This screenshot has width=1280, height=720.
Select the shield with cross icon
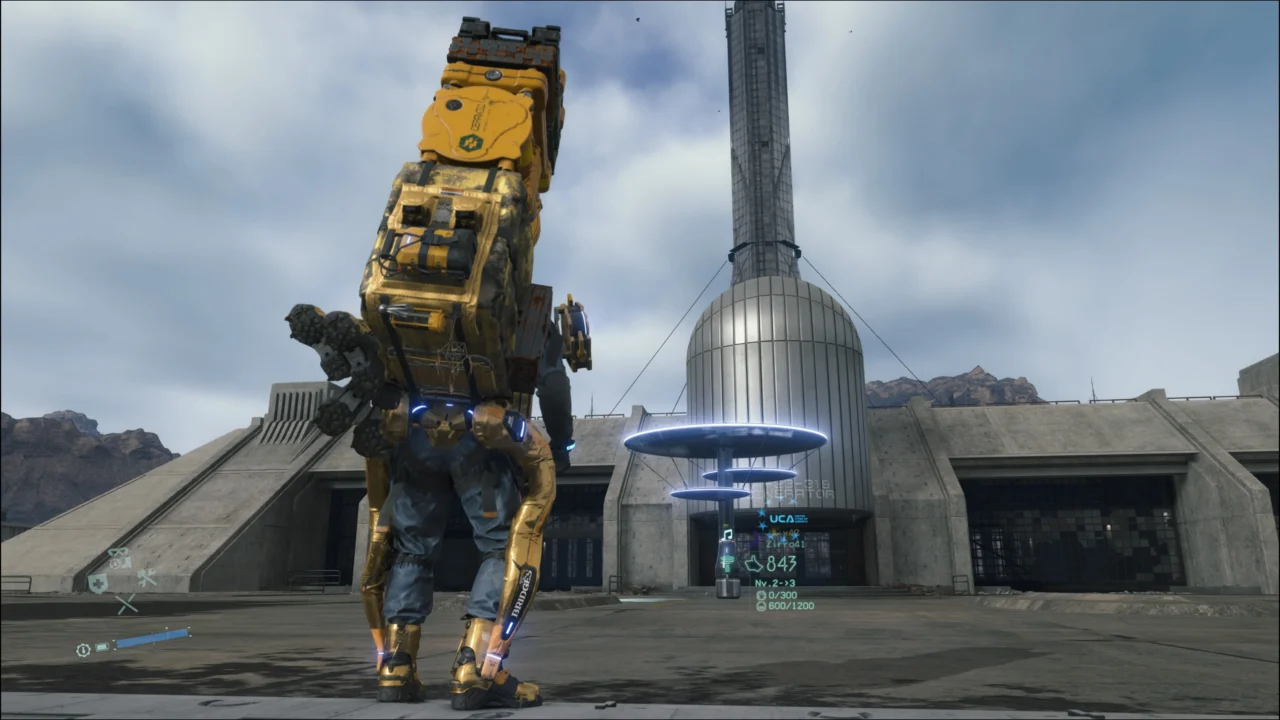[x=97, y=583]
